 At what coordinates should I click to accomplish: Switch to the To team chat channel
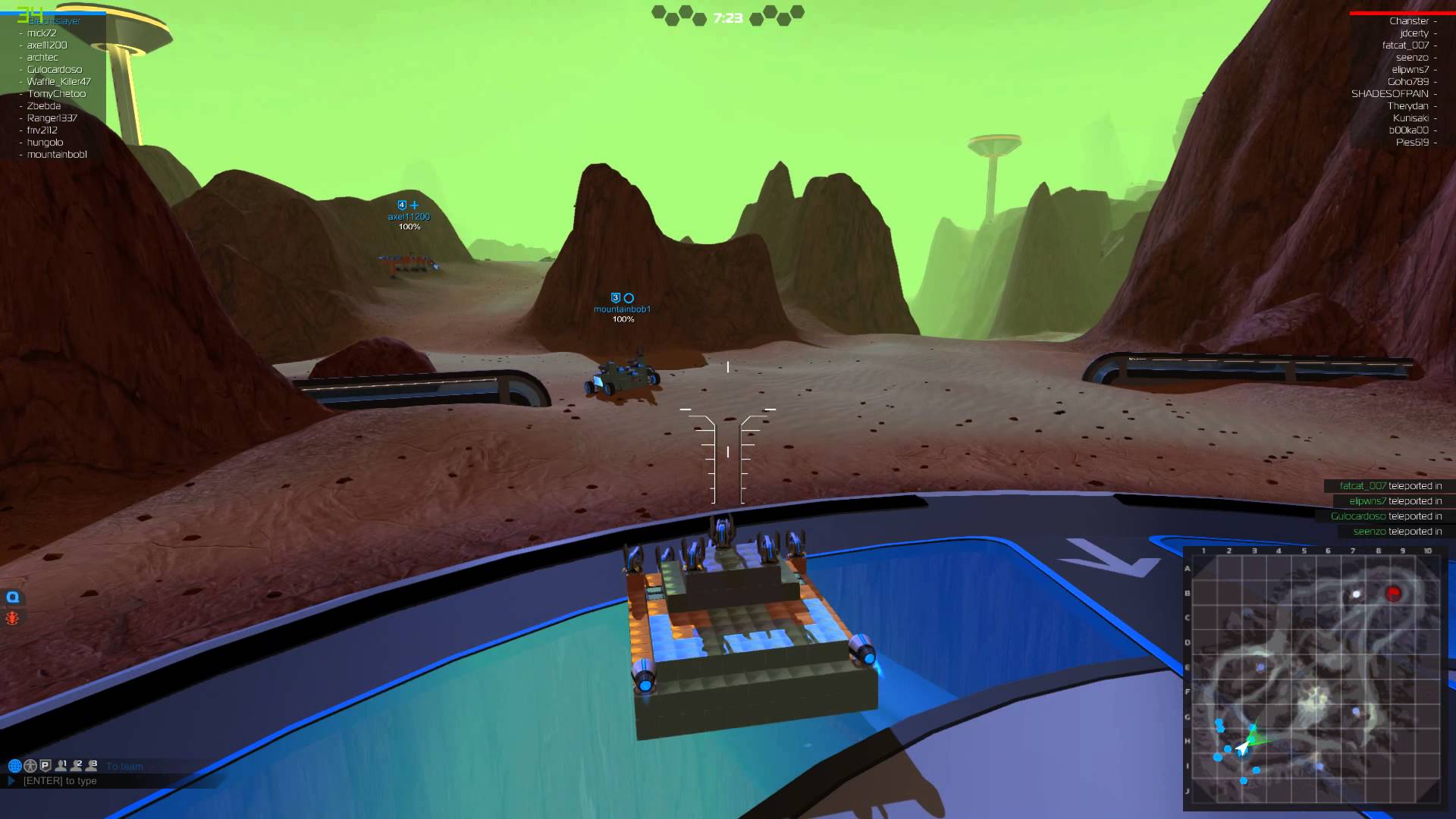(x=125, y=766)
